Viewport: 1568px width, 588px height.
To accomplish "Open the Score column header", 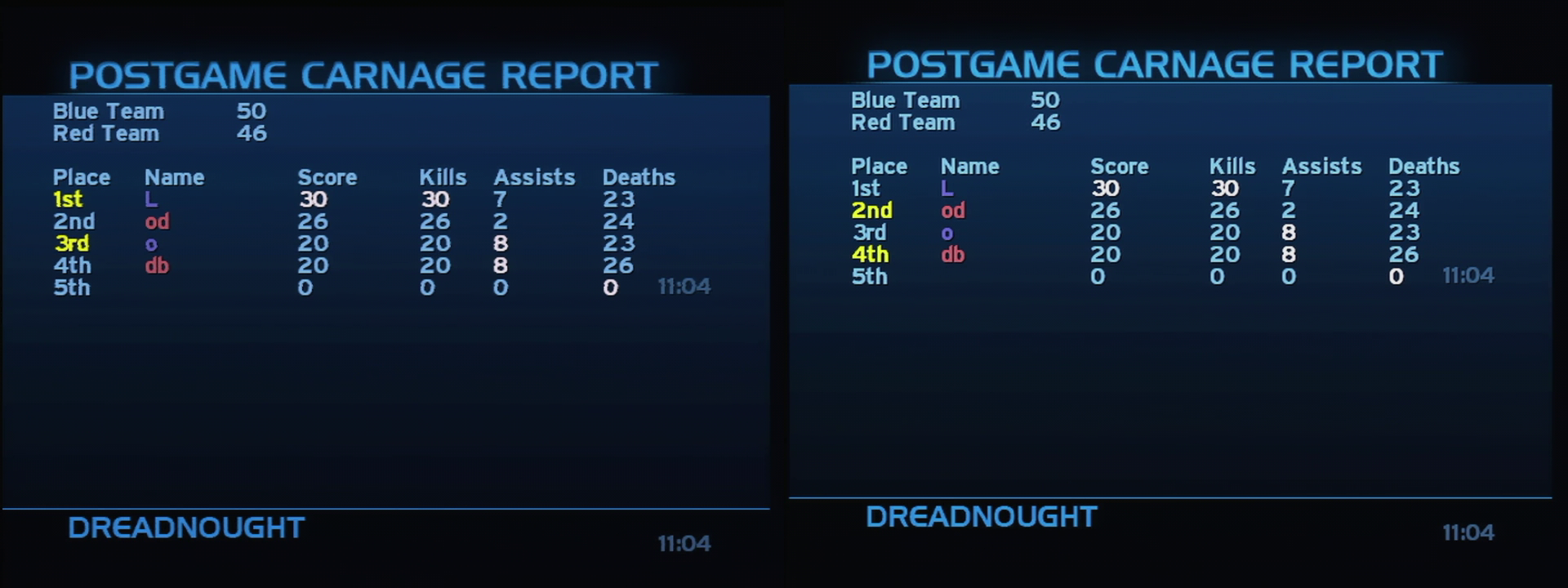I will point(327,176).
